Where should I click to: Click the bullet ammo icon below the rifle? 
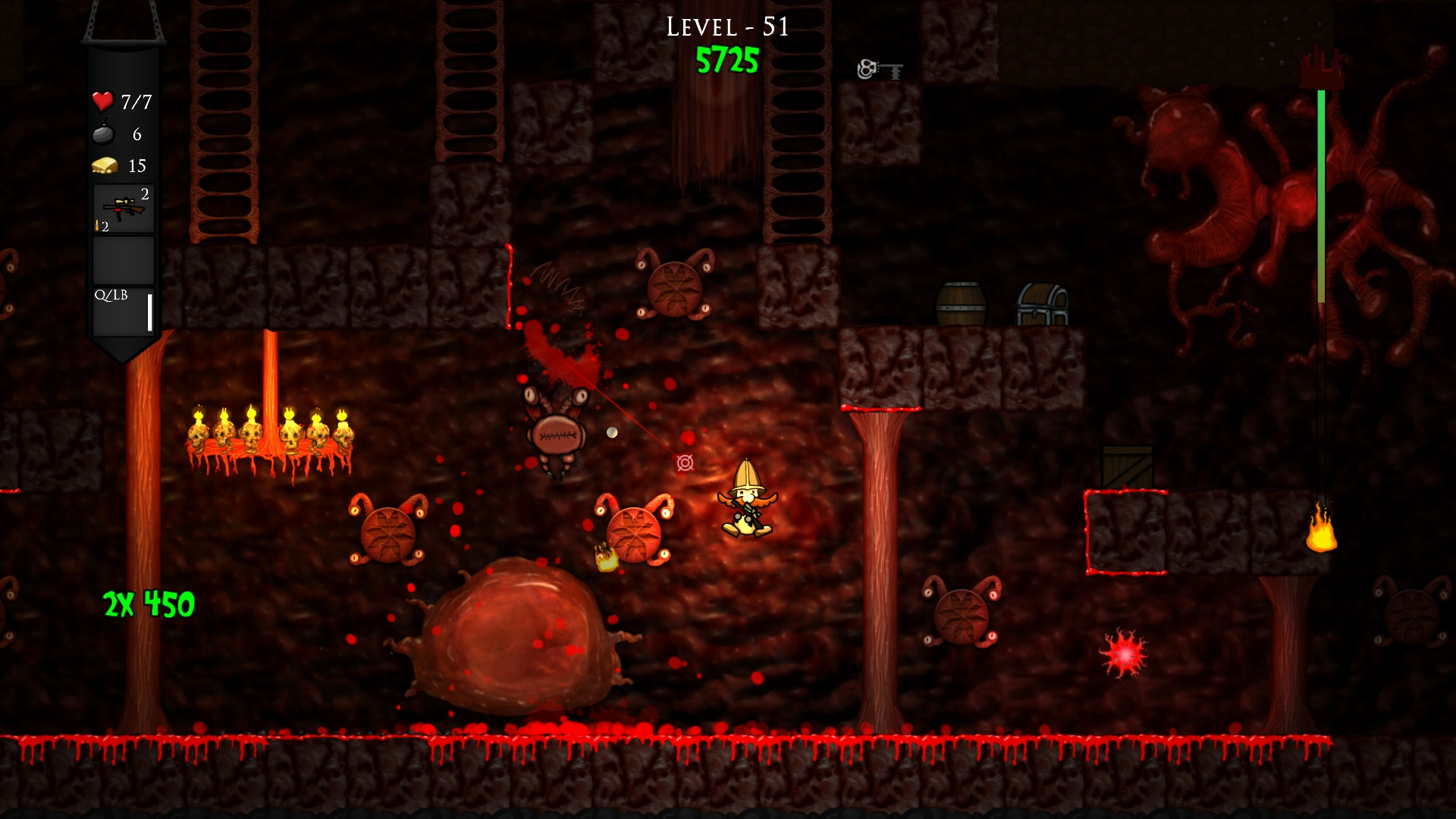[99, 225]
